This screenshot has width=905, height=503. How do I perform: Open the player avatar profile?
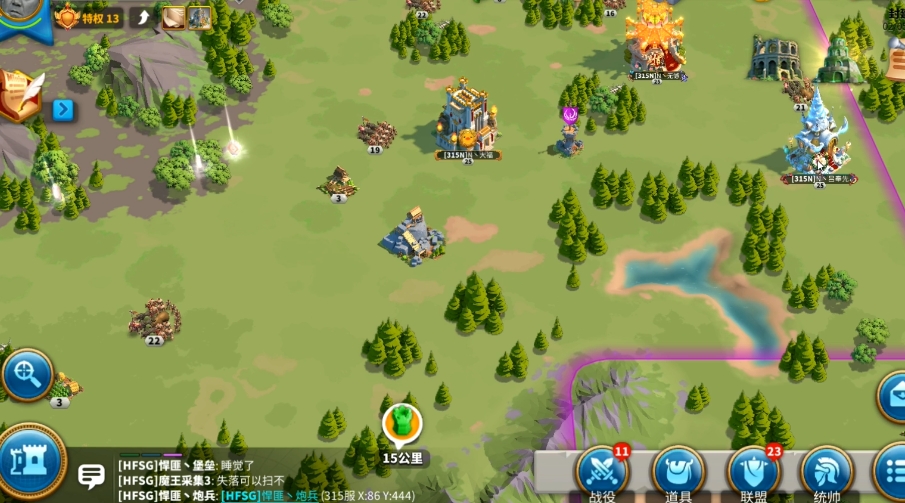click(x=22, y=12)
